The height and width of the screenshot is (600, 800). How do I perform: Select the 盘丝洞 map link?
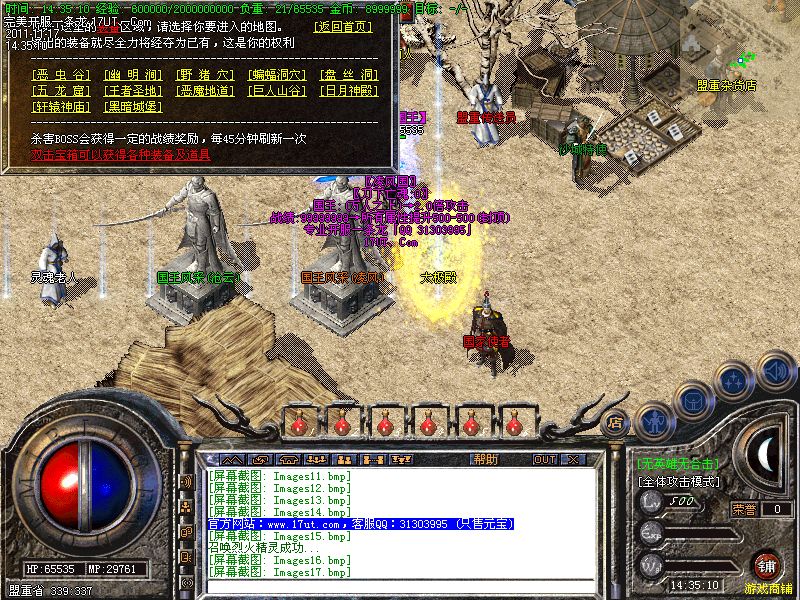(x=348, y=75)
